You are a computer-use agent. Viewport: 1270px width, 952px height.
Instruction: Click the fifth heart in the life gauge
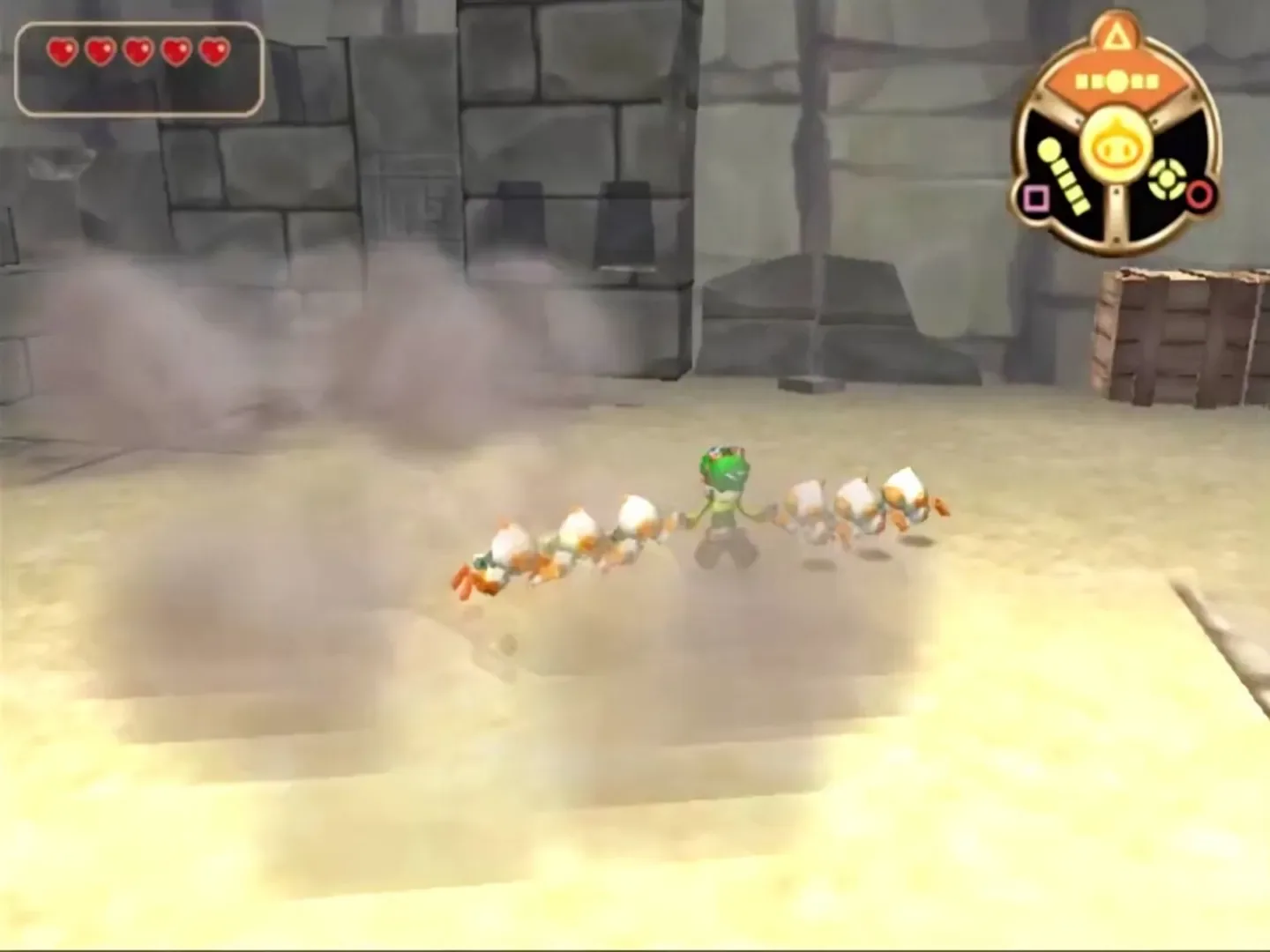212,51
